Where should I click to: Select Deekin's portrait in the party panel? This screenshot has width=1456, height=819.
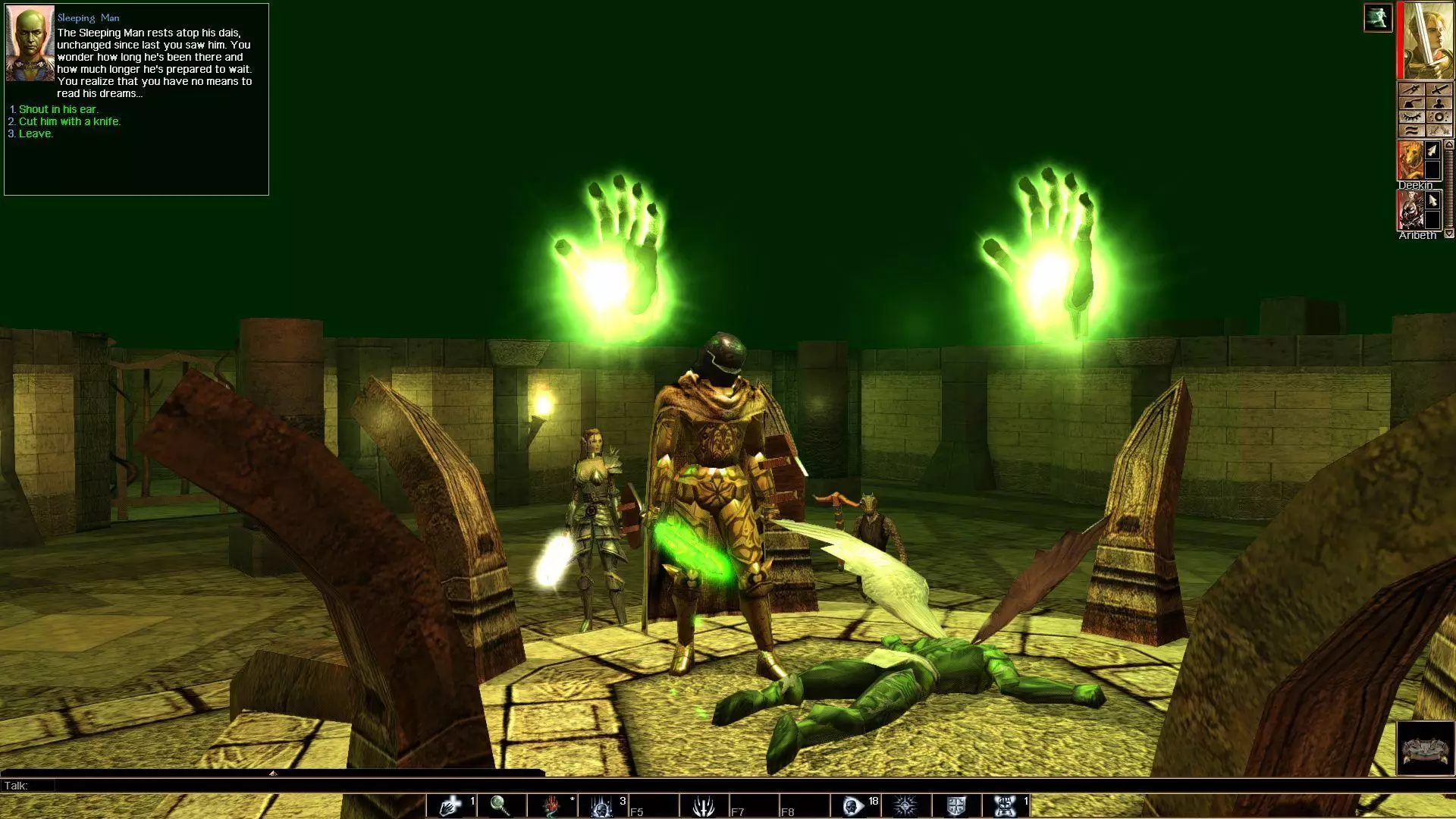1410,161
